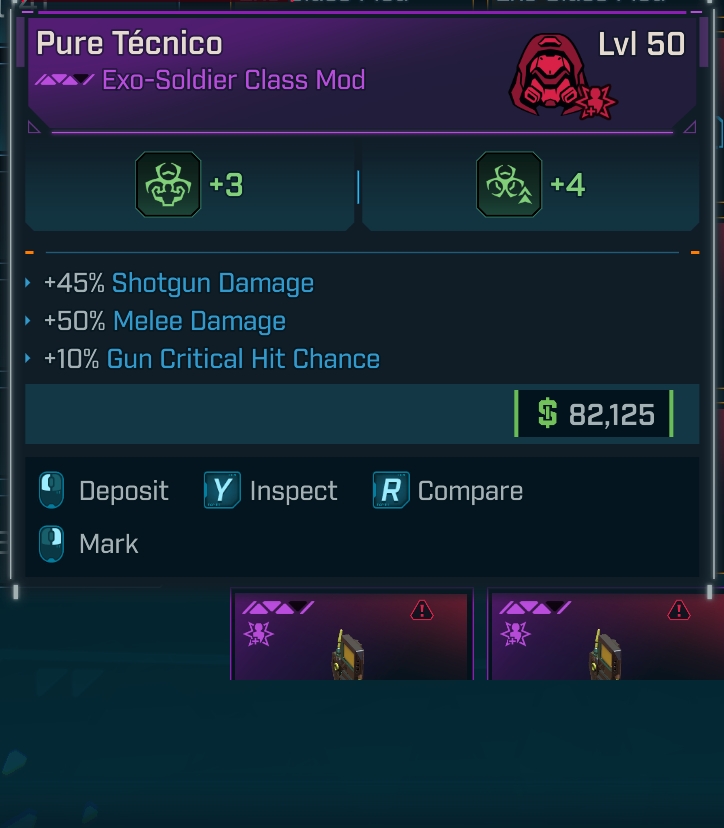
Task: Select the biohazard arrows skill icon with +4
Action: (x=509, y=184)
